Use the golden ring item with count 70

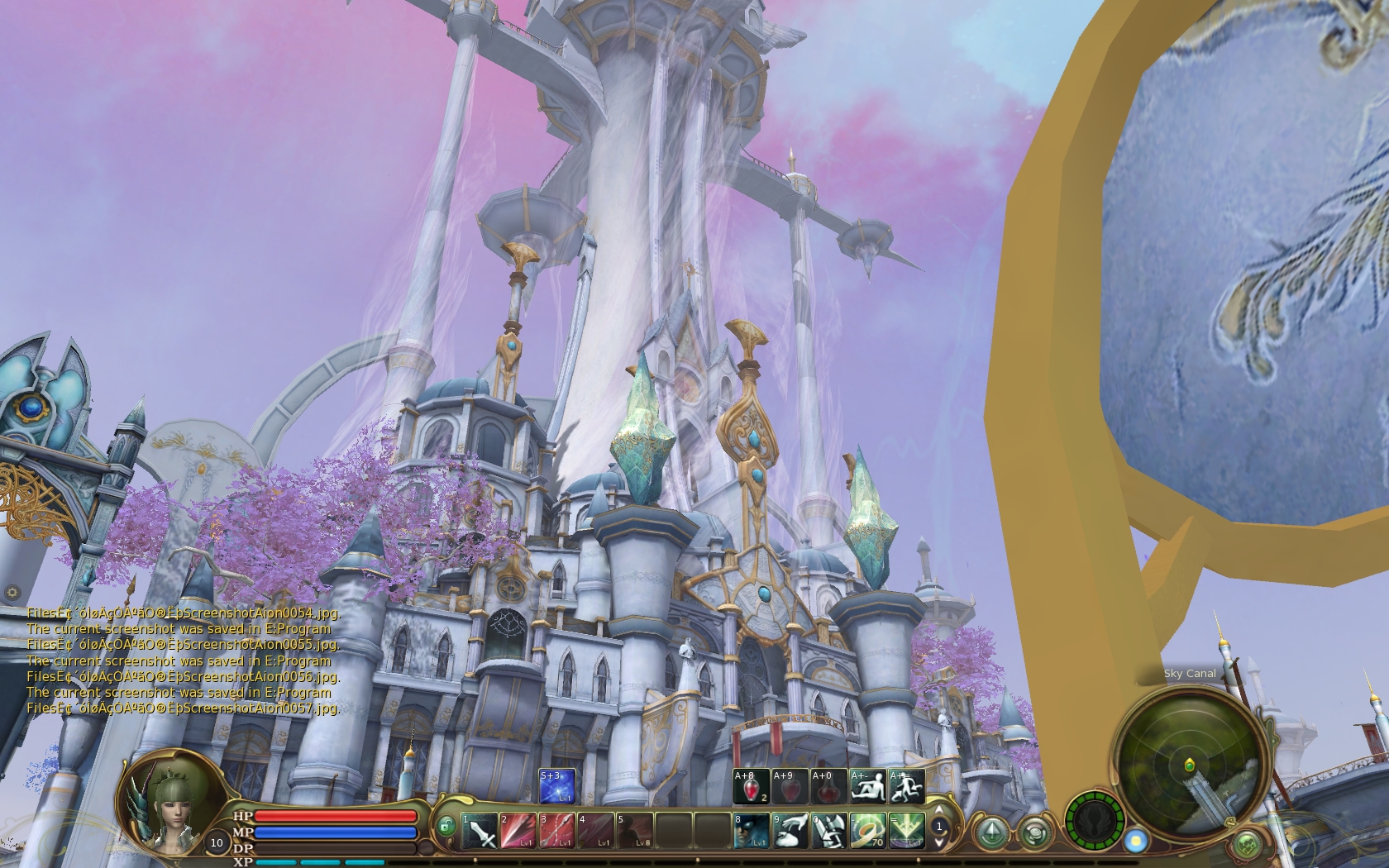pyautogui.click(x=867, y=831)
